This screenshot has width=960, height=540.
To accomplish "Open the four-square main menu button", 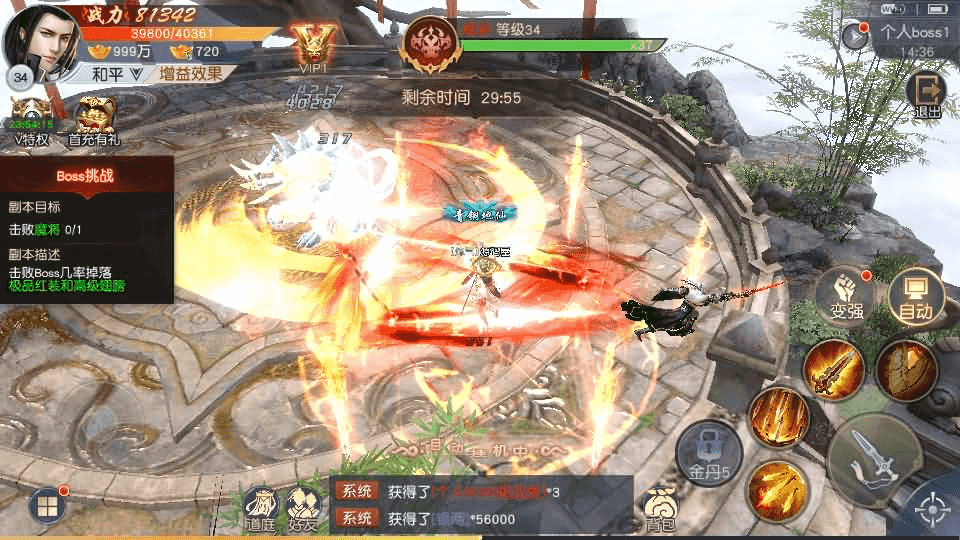I will pos(48,506).
